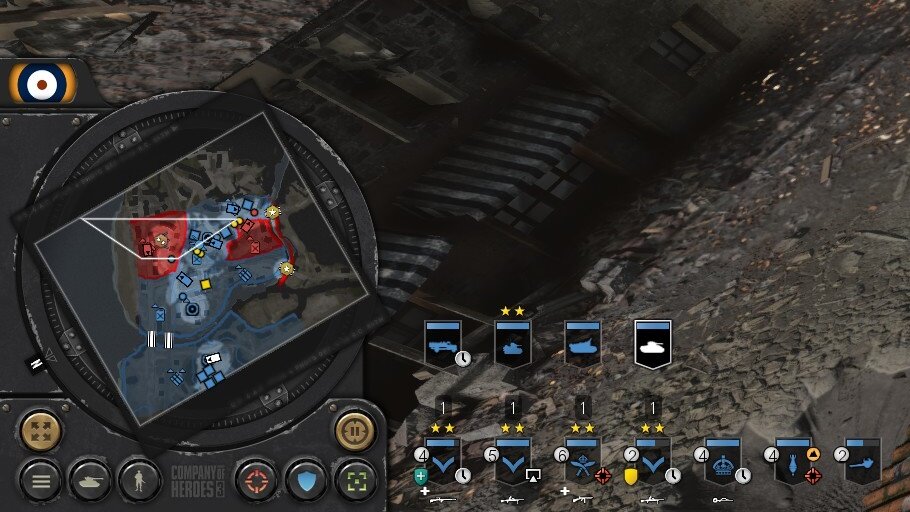Viewport: 910px width, 512px height.
Task: Open the three-line hamburger menu
Action: point(41,481)
